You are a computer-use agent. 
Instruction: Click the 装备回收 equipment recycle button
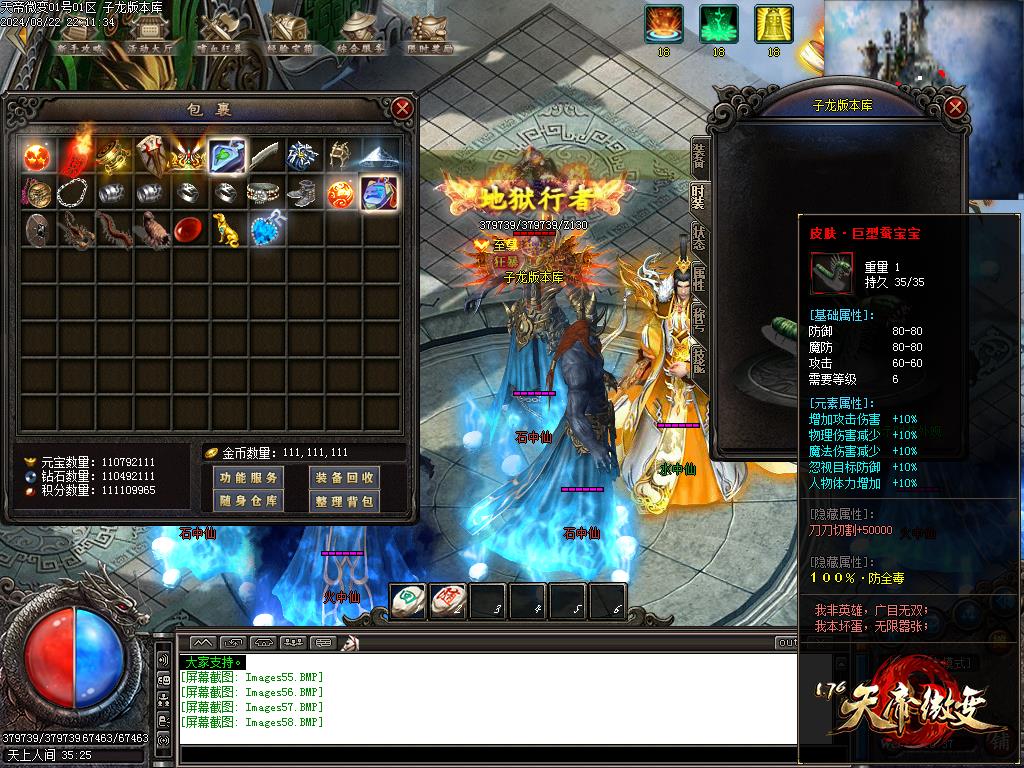point(343,478)
